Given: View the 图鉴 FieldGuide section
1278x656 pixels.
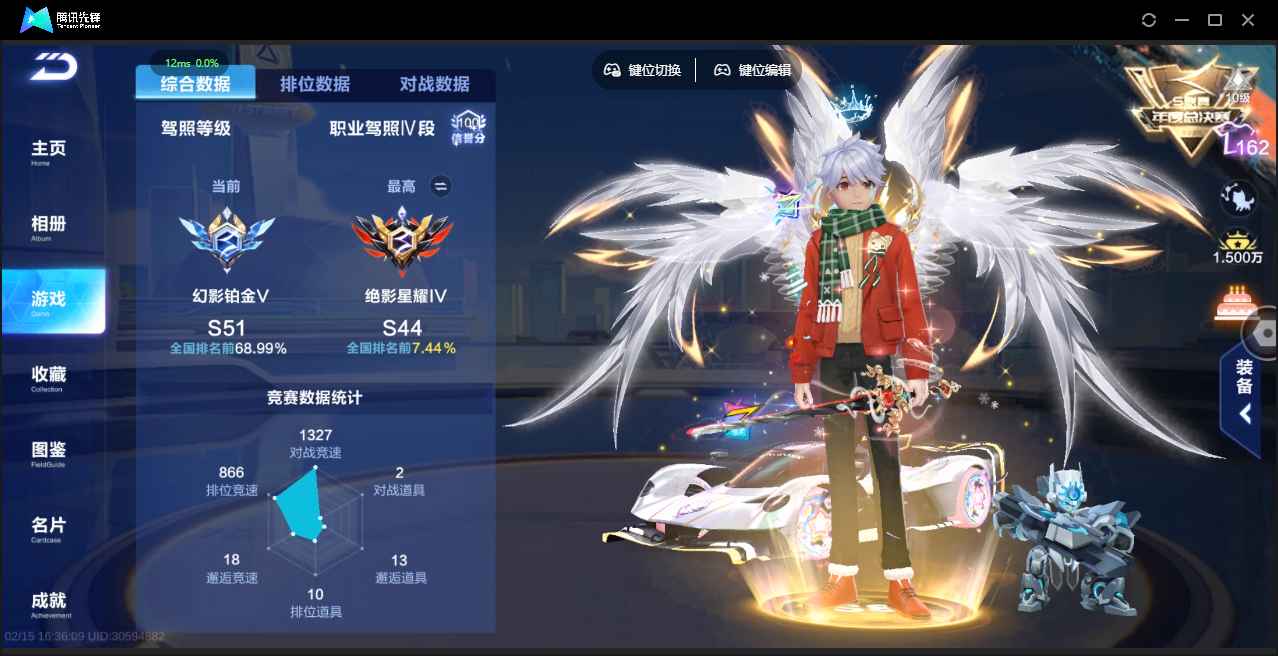Looking at the screenshot, I should 49,452.
